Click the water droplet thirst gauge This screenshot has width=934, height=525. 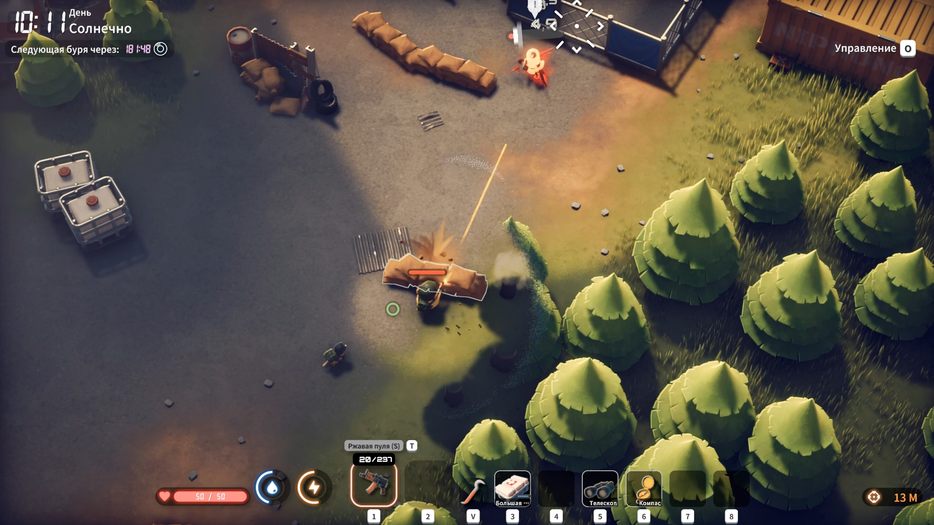tap(271, 487)
